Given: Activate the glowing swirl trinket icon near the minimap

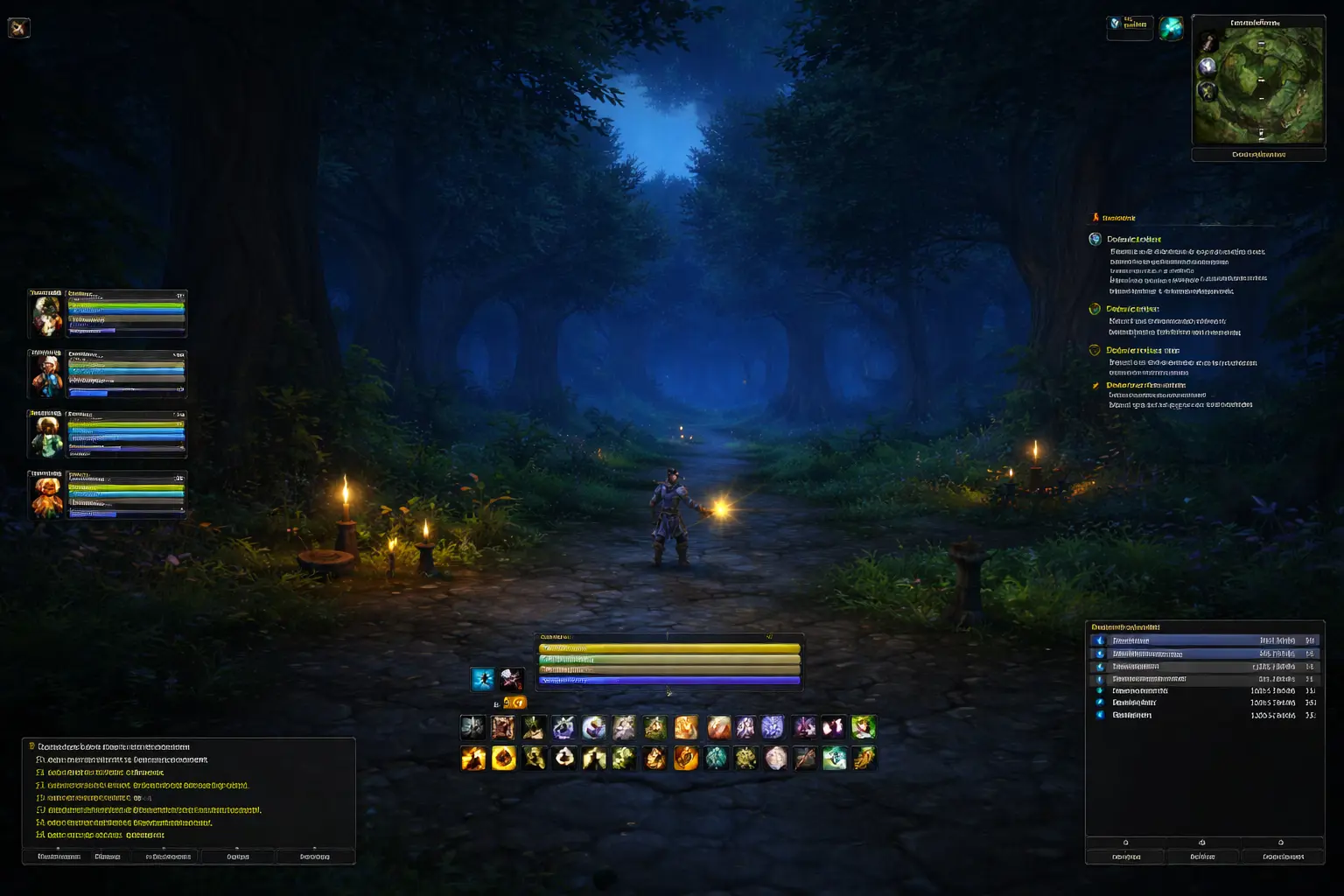Looking at the screenshot, I should [x=1171, y=27].
